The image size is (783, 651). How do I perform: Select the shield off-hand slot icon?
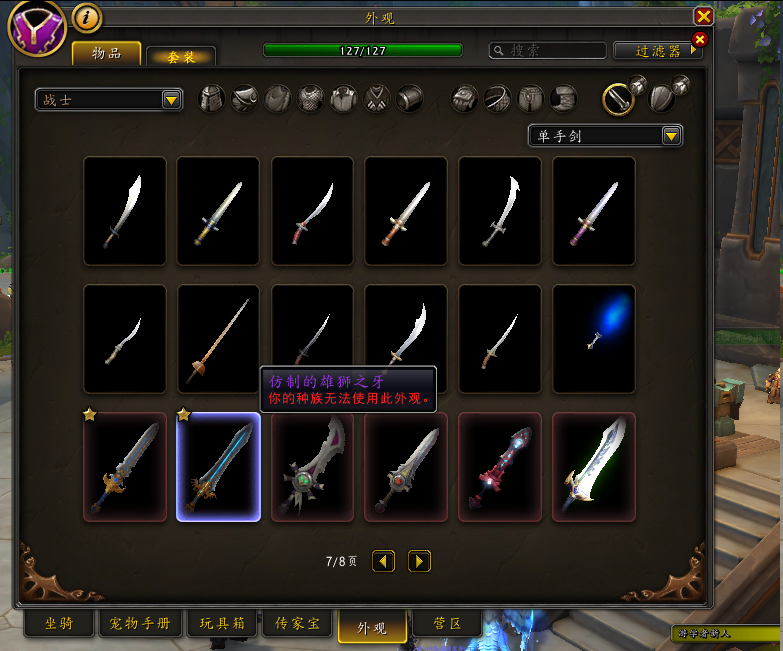661,98
